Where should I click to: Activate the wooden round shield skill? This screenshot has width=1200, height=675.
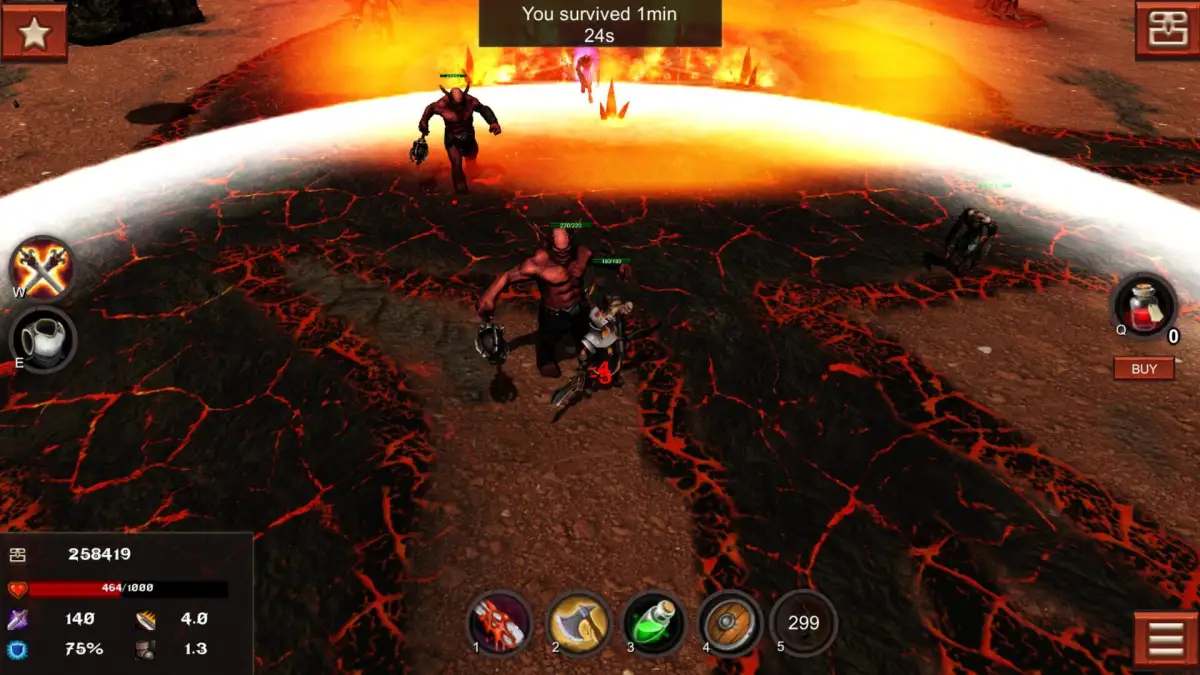point(730,623)
